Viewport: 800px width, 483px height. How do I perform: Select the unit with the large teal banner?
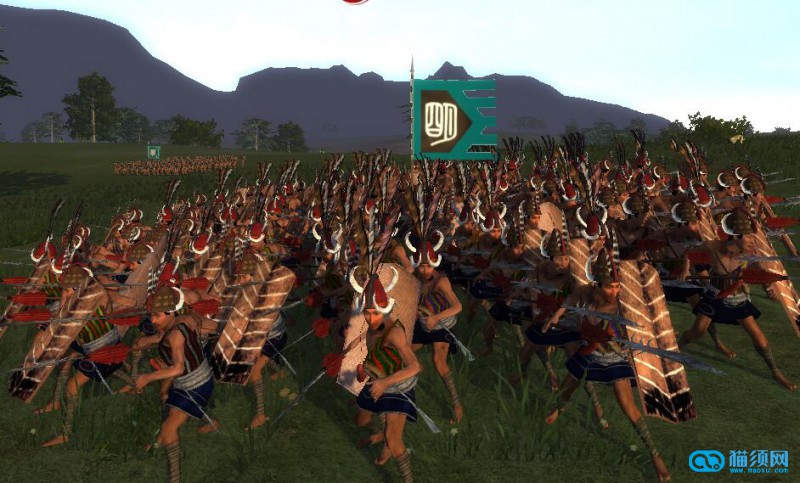[453, 119]
